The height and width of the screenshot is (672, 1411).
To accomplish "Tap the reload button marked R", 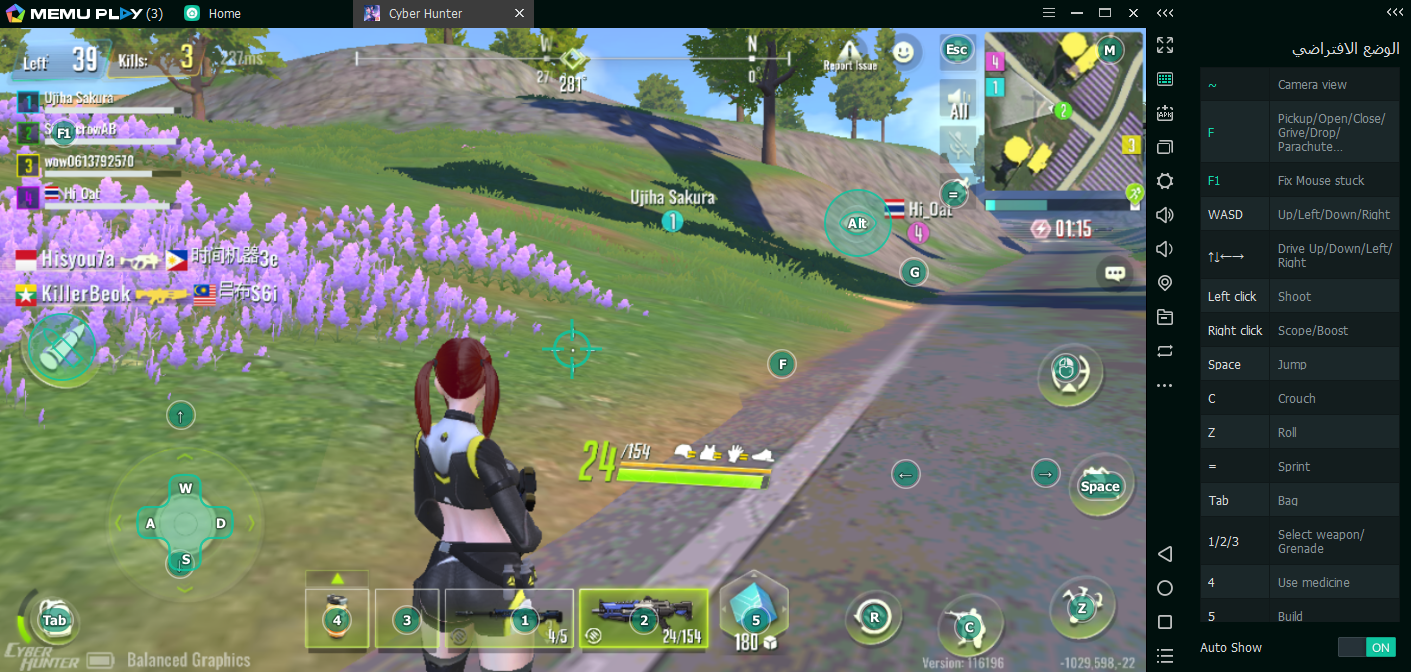I will (x=874, y=617).
